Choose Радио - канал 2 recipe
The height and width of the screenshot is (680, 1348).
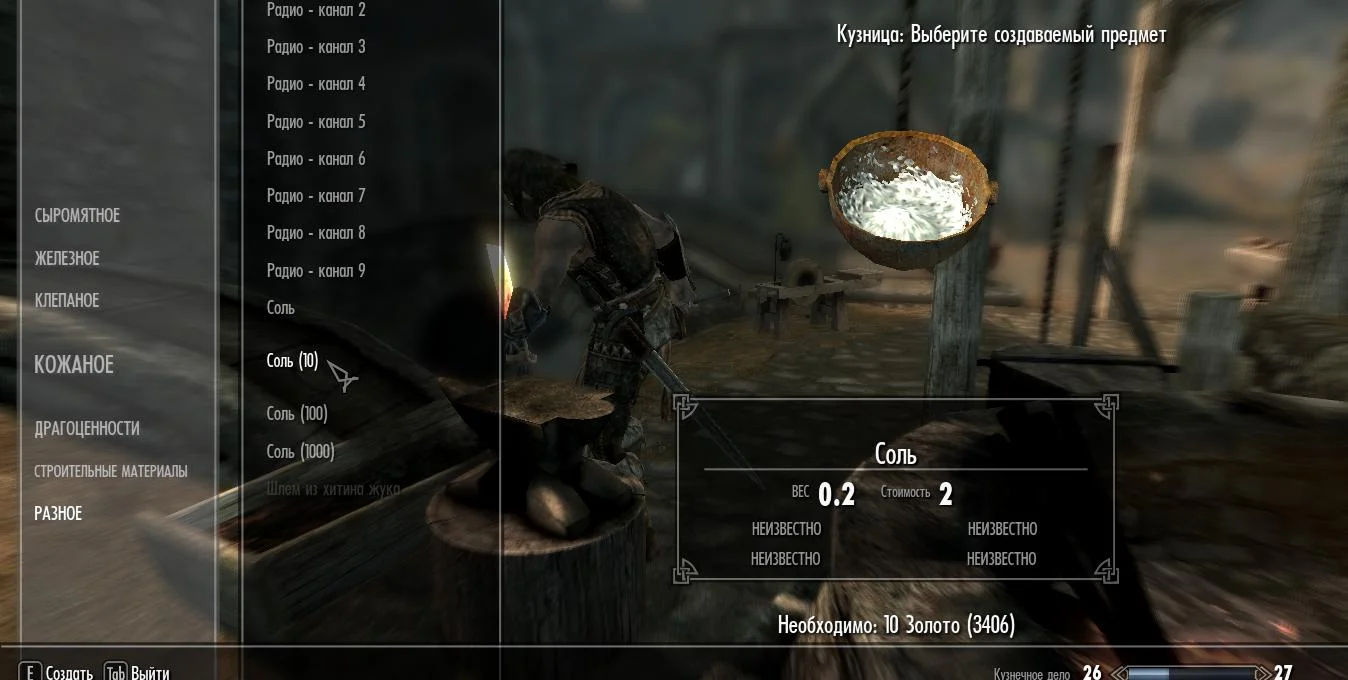tap(316, 10)
